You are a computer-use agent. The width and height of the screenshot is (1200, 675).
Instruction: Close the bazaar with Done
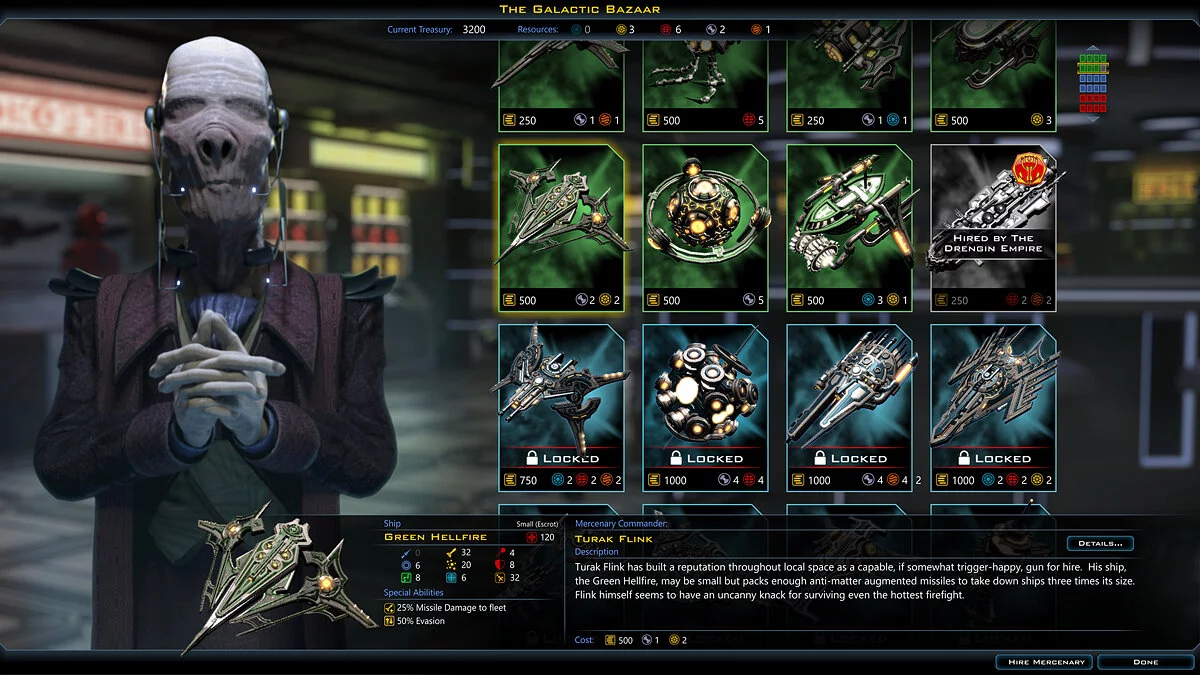pos(1145,662)
